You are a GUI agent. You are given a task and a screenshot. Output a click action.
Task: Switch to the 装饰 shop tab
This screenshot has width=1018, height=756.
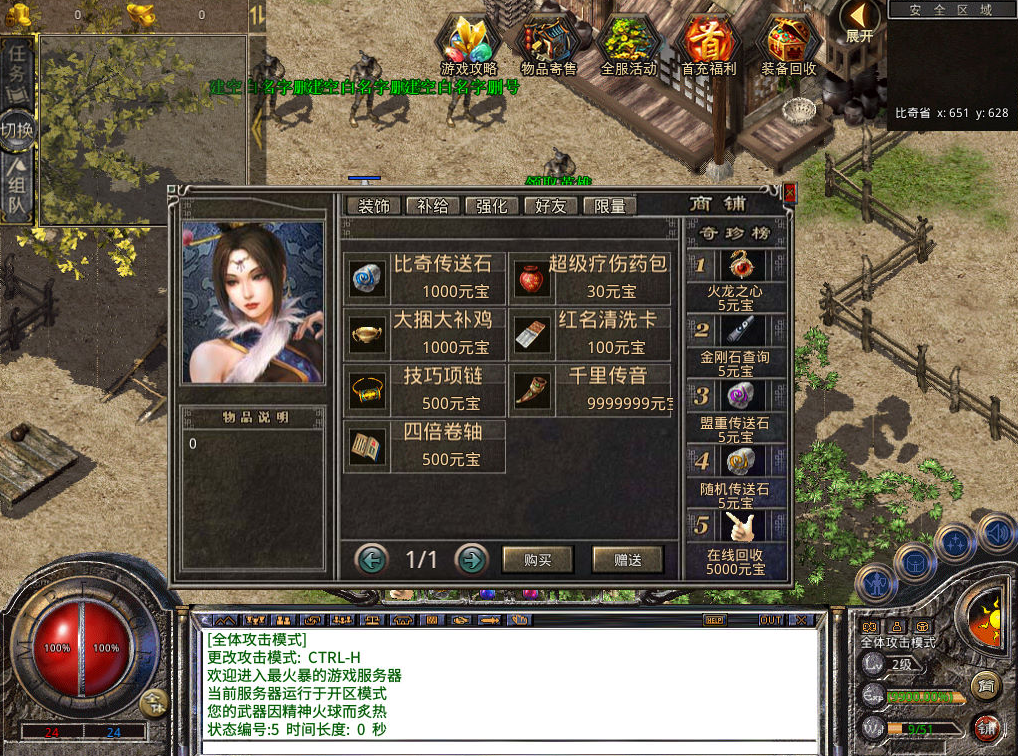[374, 206]
